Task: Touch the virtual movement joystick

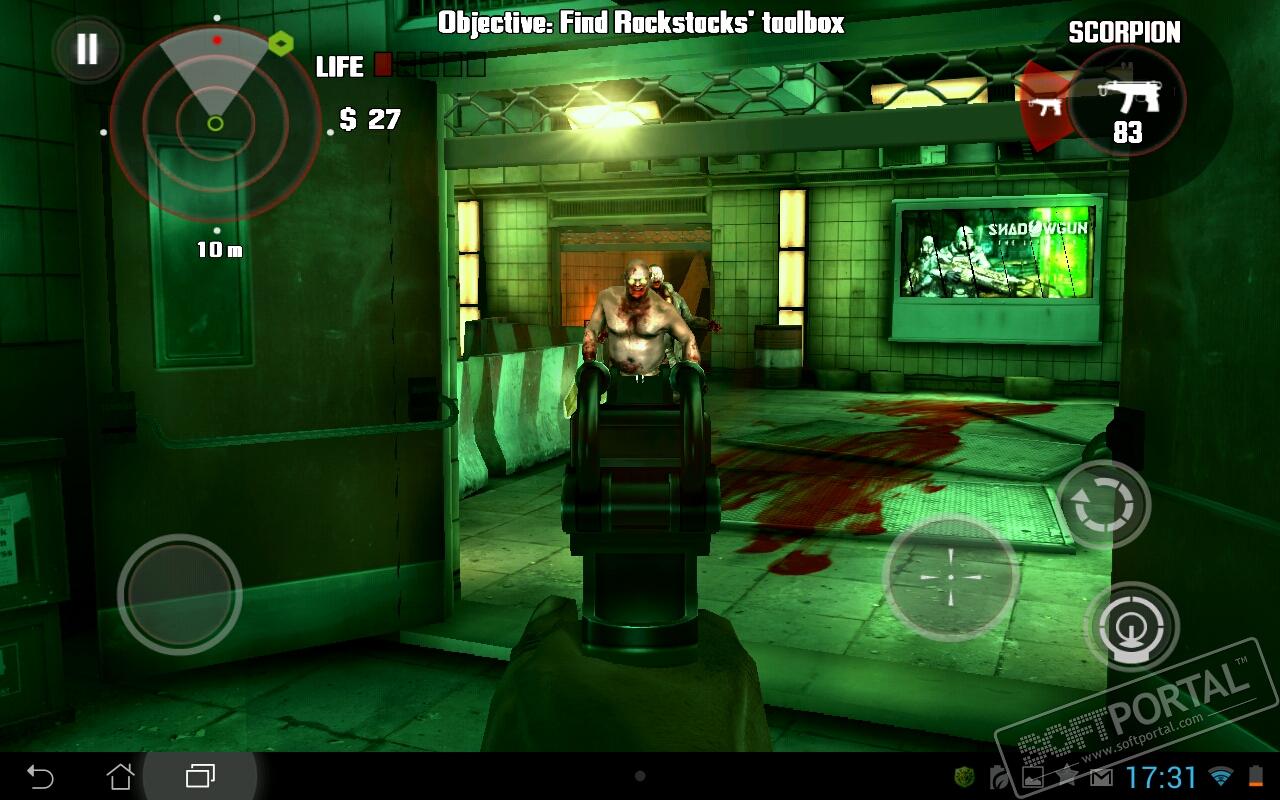Action: click(x=180, y=594)
